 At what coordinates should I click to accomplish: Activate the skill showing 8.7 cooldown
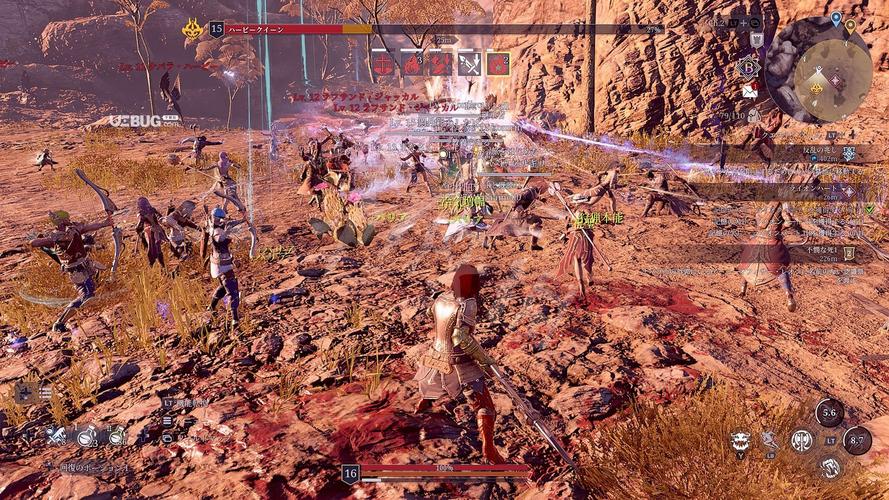857,441
